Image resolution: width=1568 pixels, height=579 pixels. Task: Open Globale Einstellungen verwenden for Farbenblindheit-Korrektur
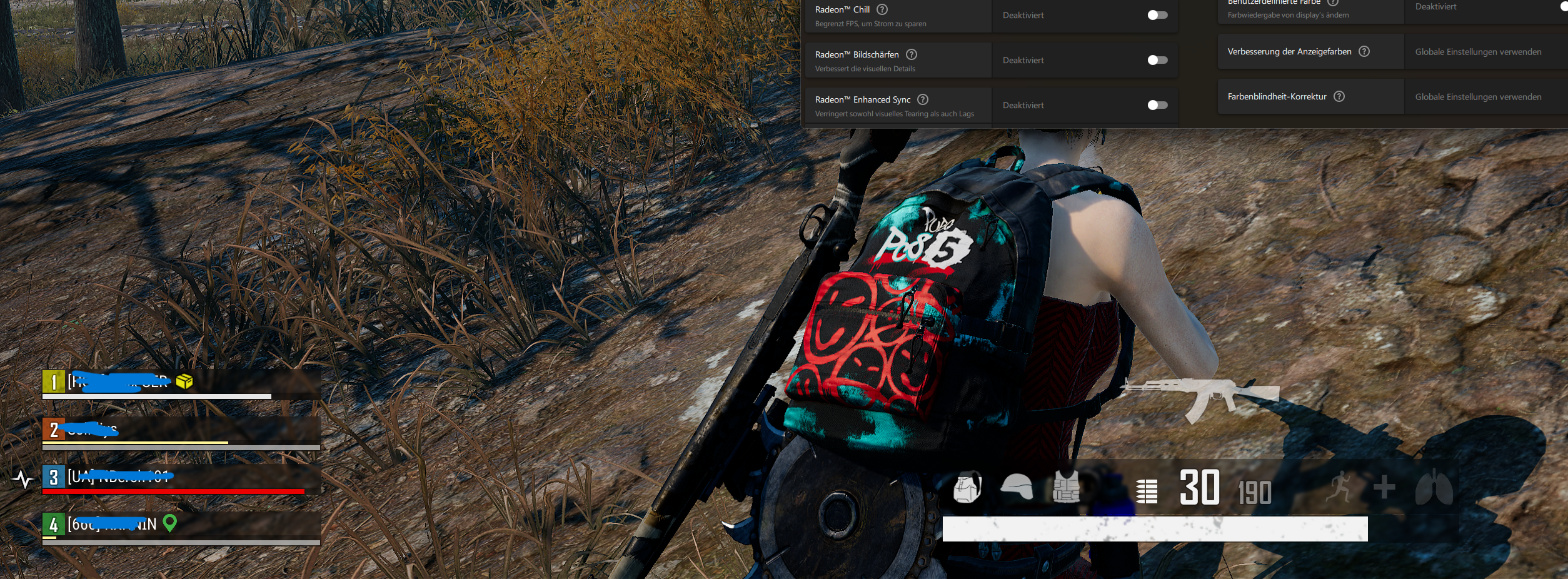(x=1478, y=96)
